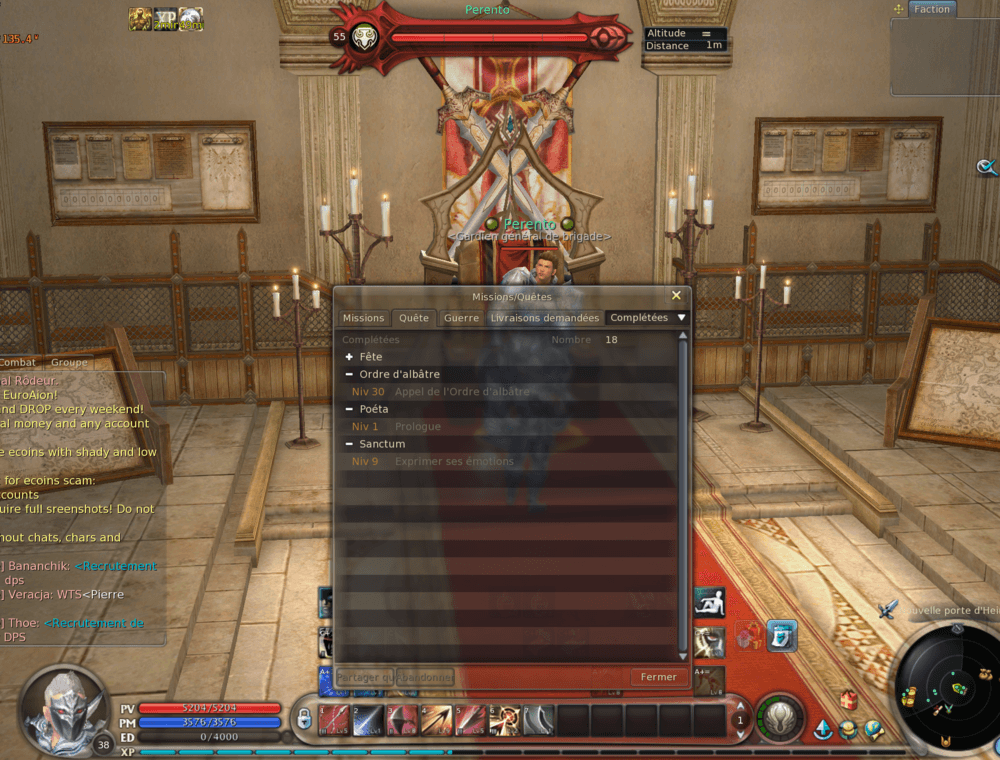Switch to the Missions tab
The height and width of the screenshot is (760, 1000).
pos(363,318)
